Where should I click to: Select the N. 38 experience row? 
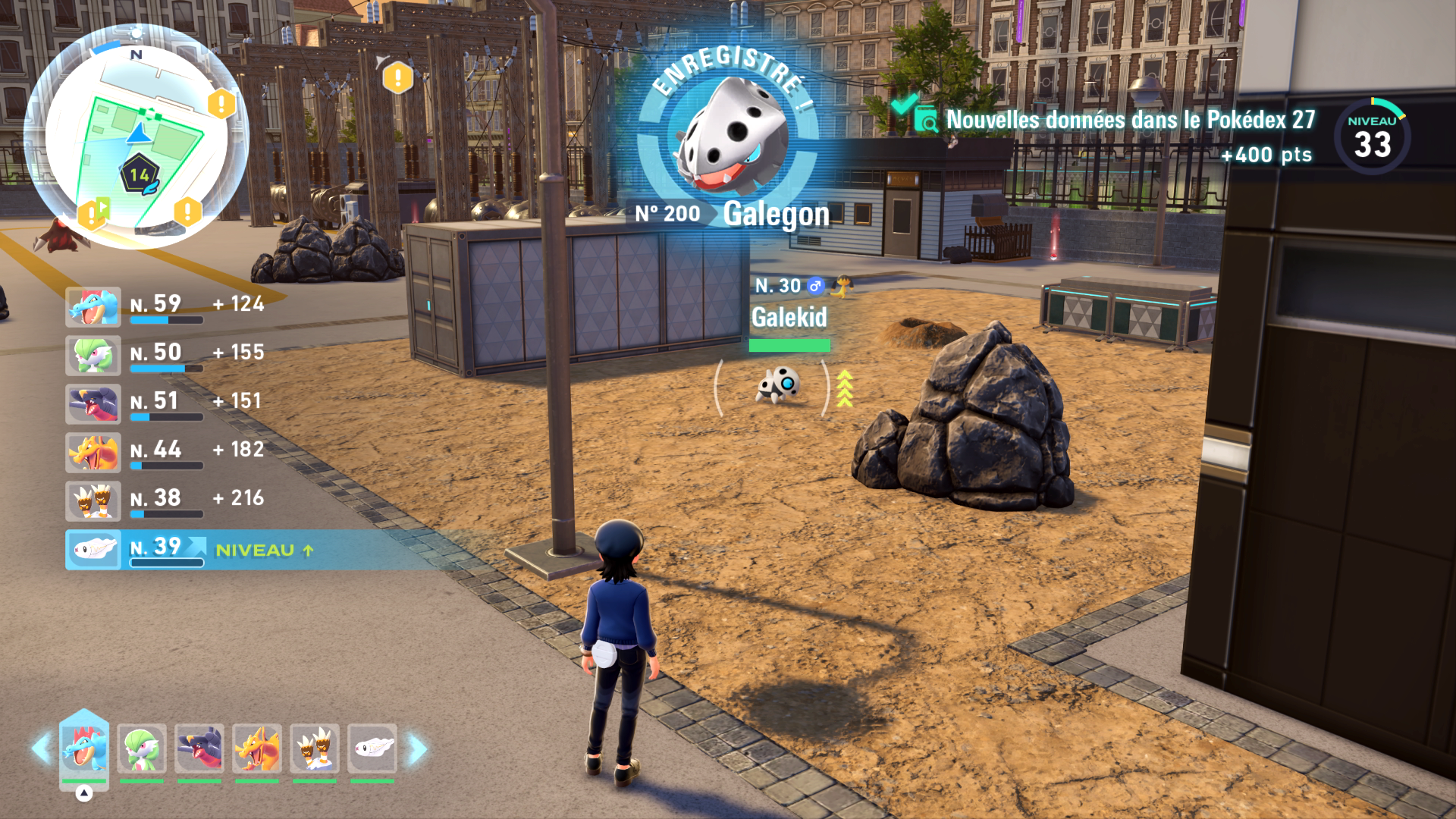[x=167, y=500]
